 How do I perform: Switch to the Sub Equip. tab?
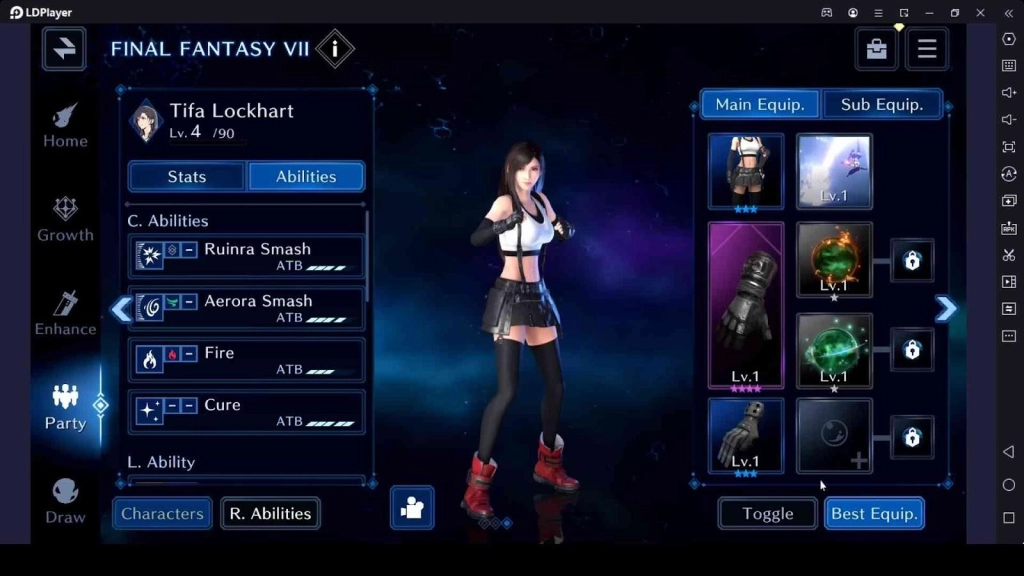[x=881, y=104]
